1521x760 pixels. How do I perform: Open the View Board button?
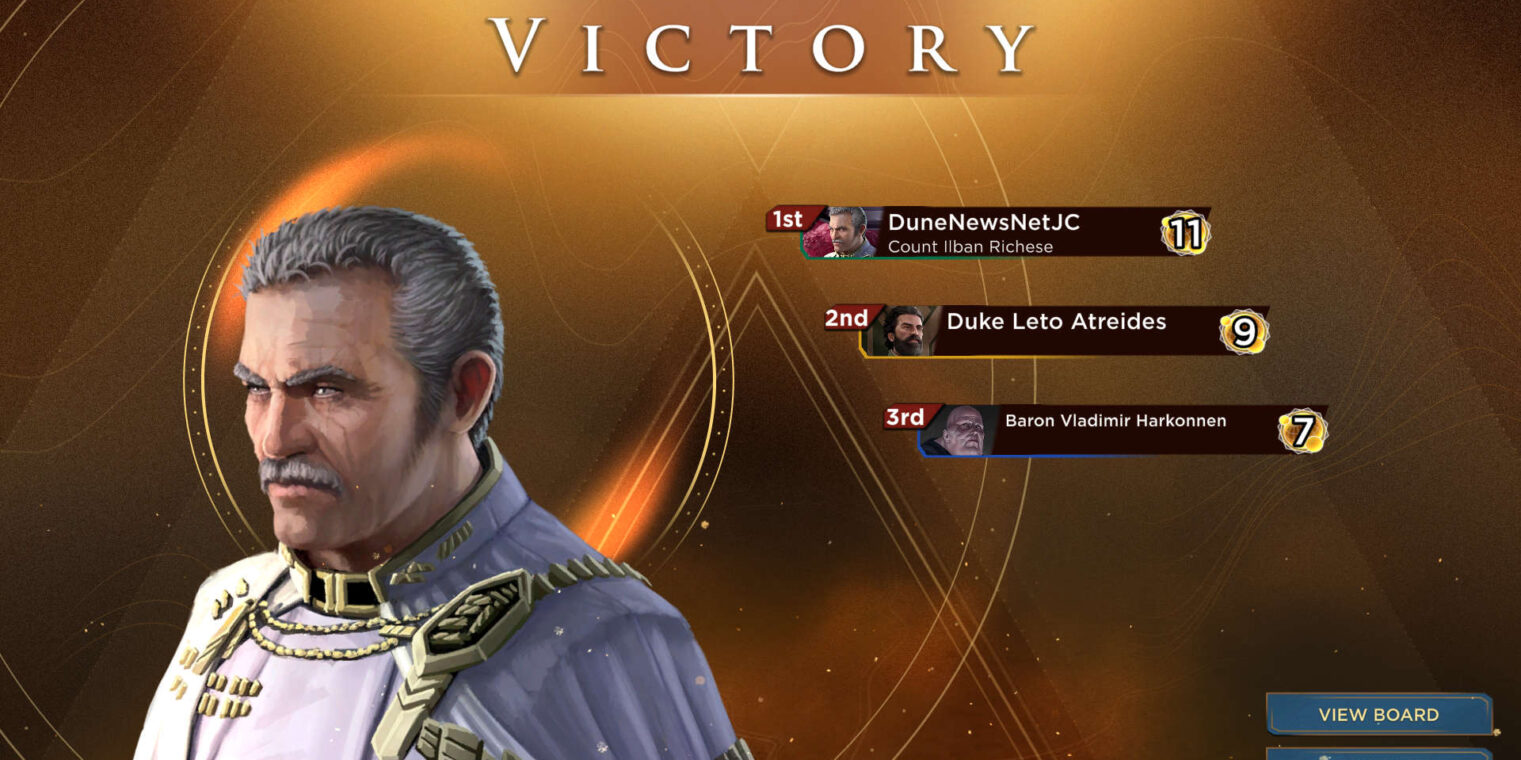coord(1378,714)
